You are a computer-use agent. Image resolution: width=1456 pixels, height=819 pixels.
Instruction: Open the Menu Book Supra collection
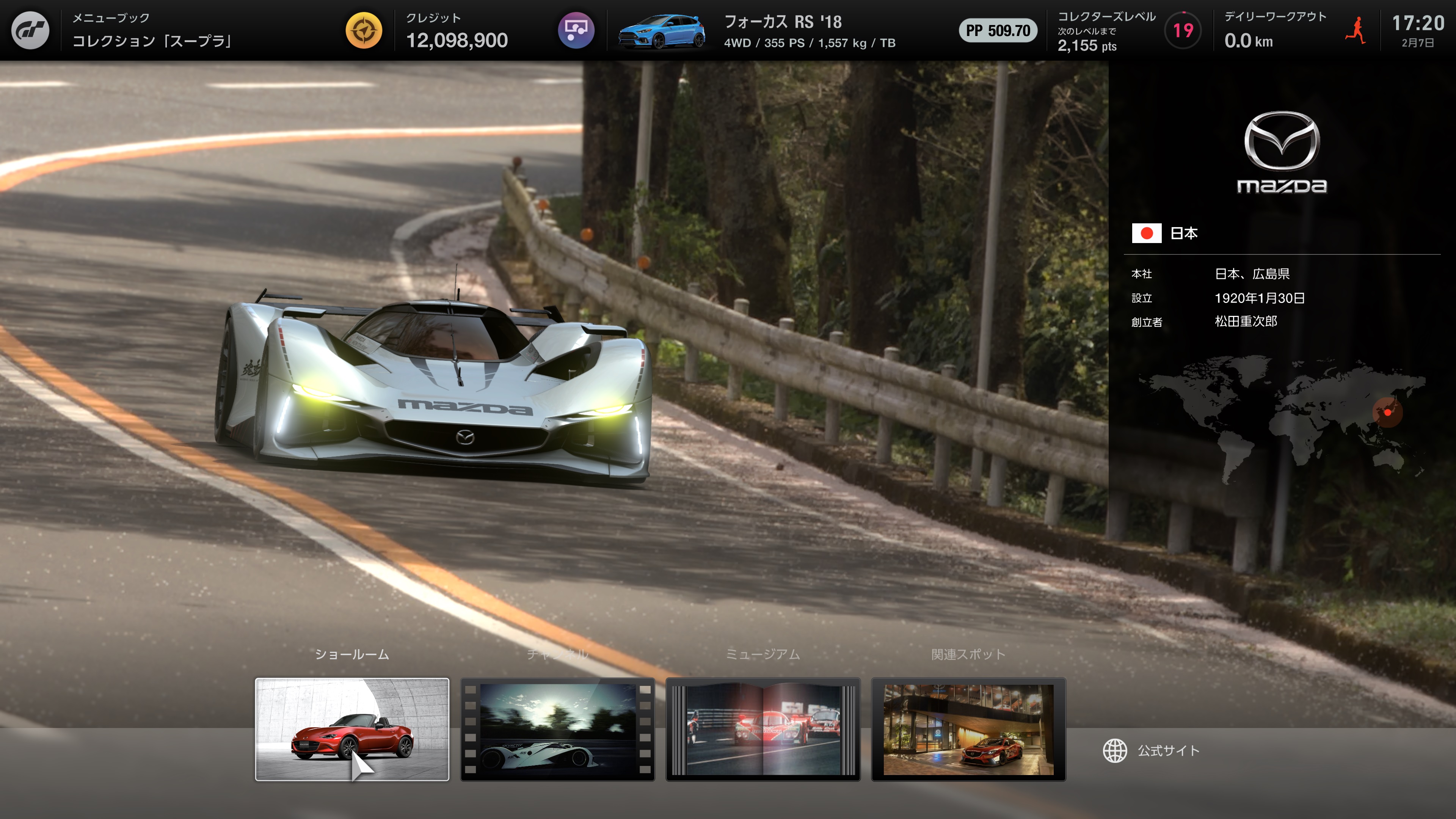(152, 30)
